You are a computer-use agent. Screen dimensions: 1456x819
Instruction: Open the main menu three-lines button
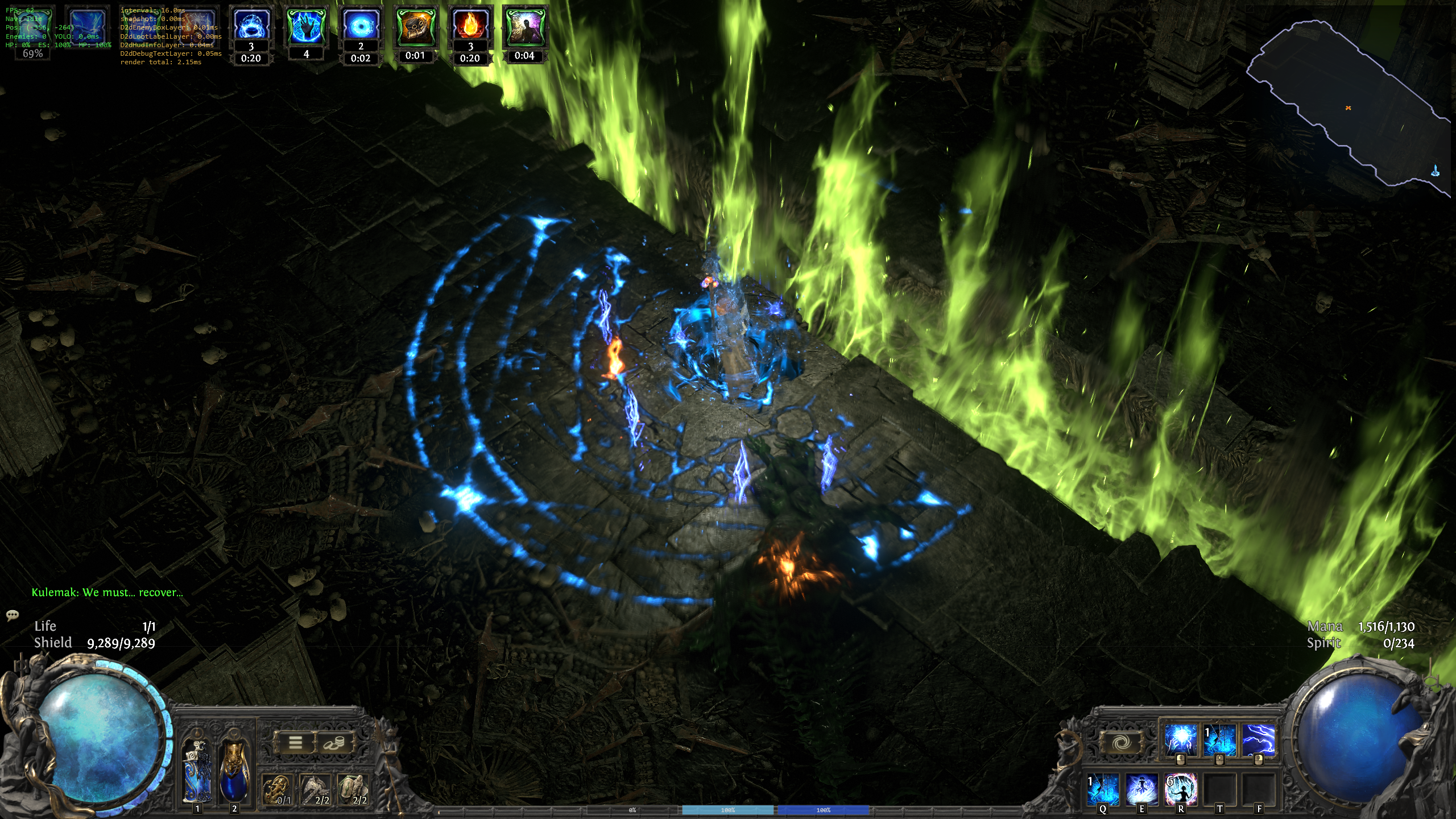click(295, 742)
